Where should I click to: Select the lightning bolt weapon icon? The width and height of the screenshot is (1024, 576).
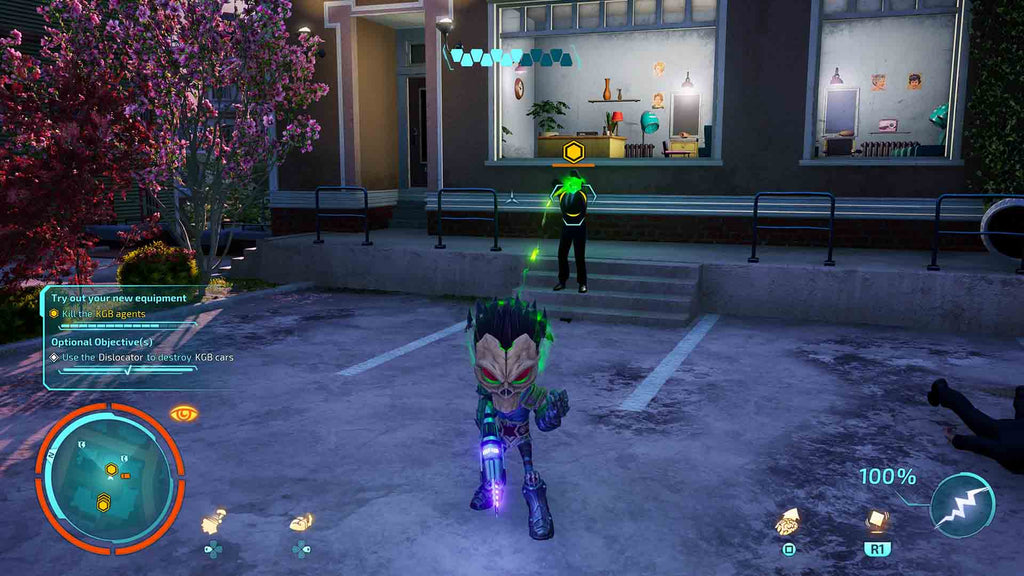[x=961, y=506]
